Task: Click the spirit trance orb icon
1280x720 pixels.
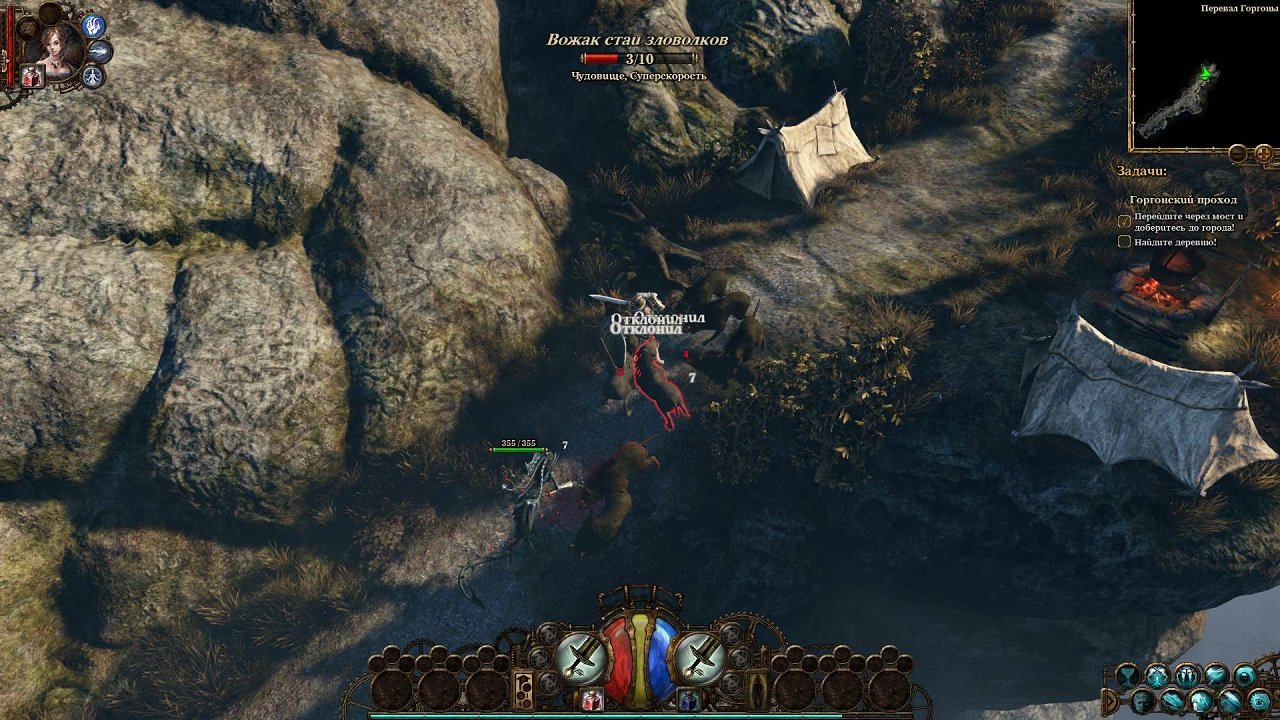Action: click(x=92, y=75)
